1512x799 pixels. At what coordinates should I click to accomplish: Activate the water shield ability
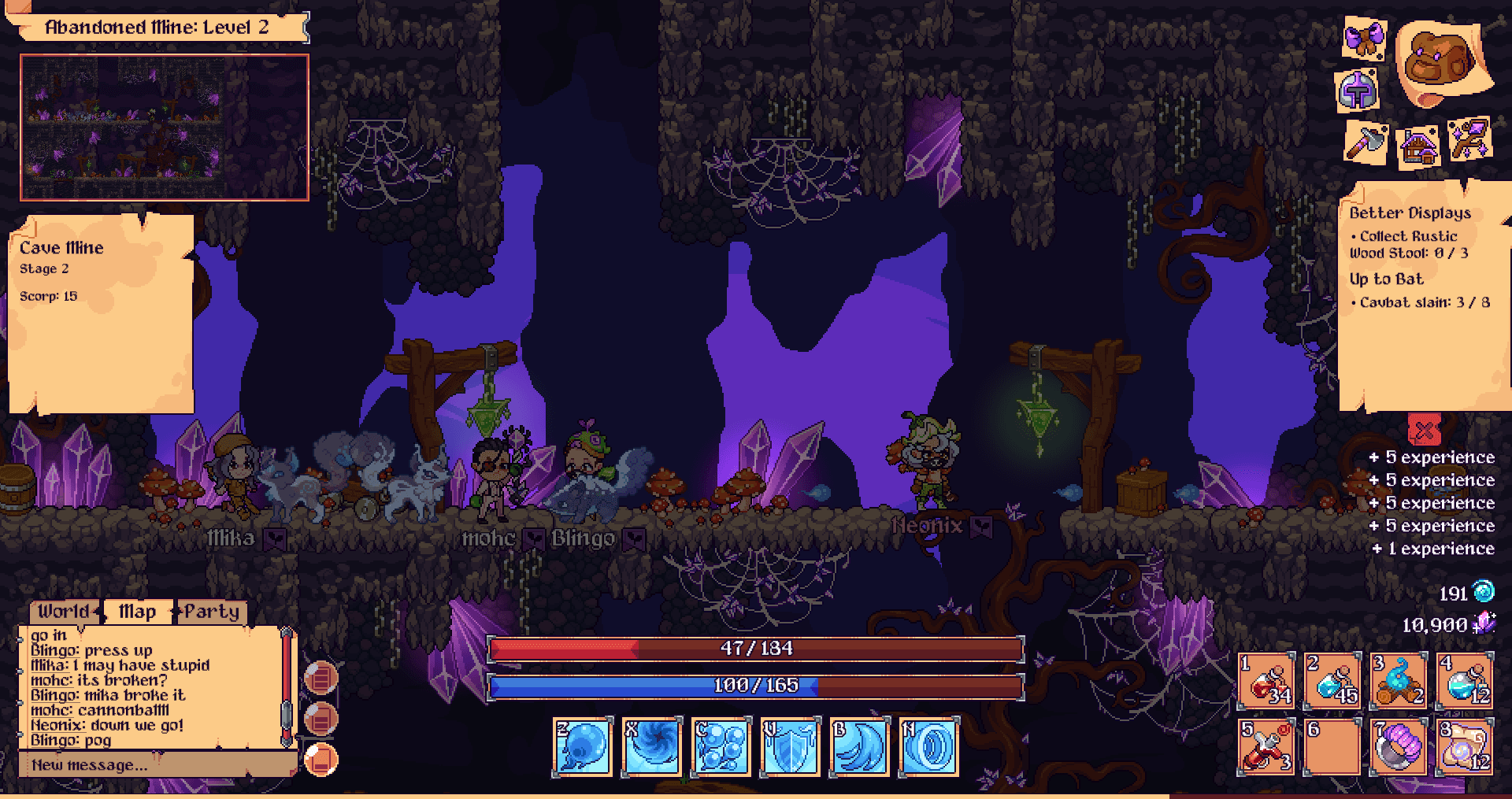791,746
